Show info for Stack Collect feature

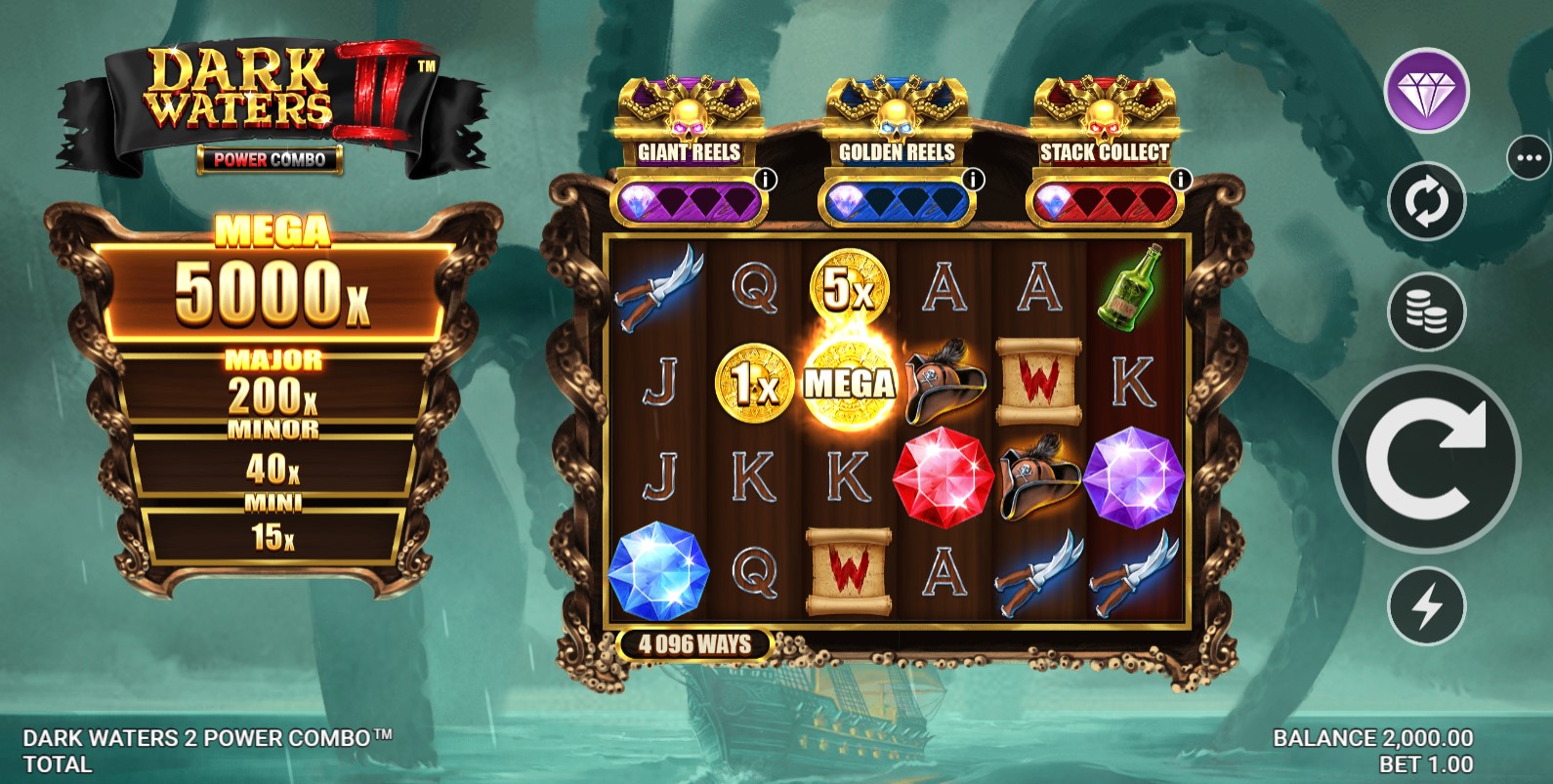1181,180
